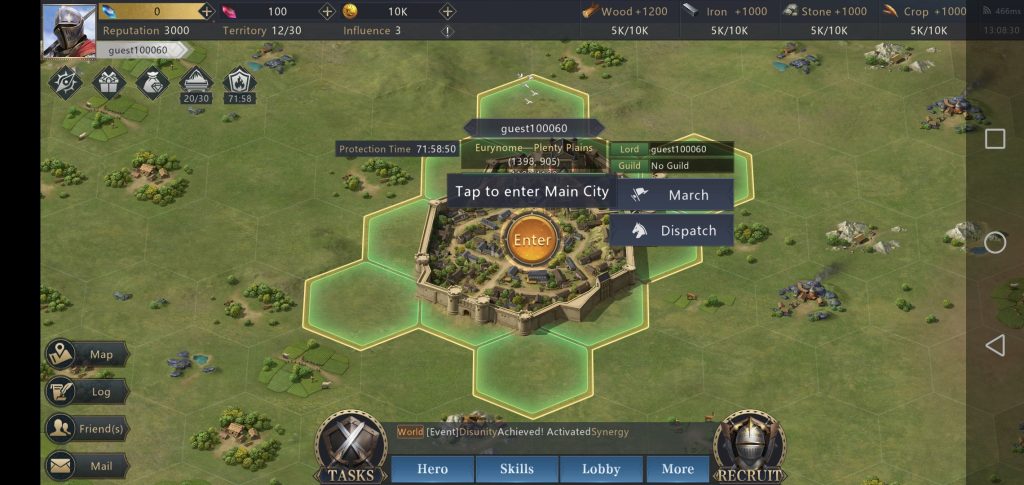Screen dimensions: 1024x485
Task: Open the money bag shop icon
Action: pyautogui.click(x=152, y=82)
